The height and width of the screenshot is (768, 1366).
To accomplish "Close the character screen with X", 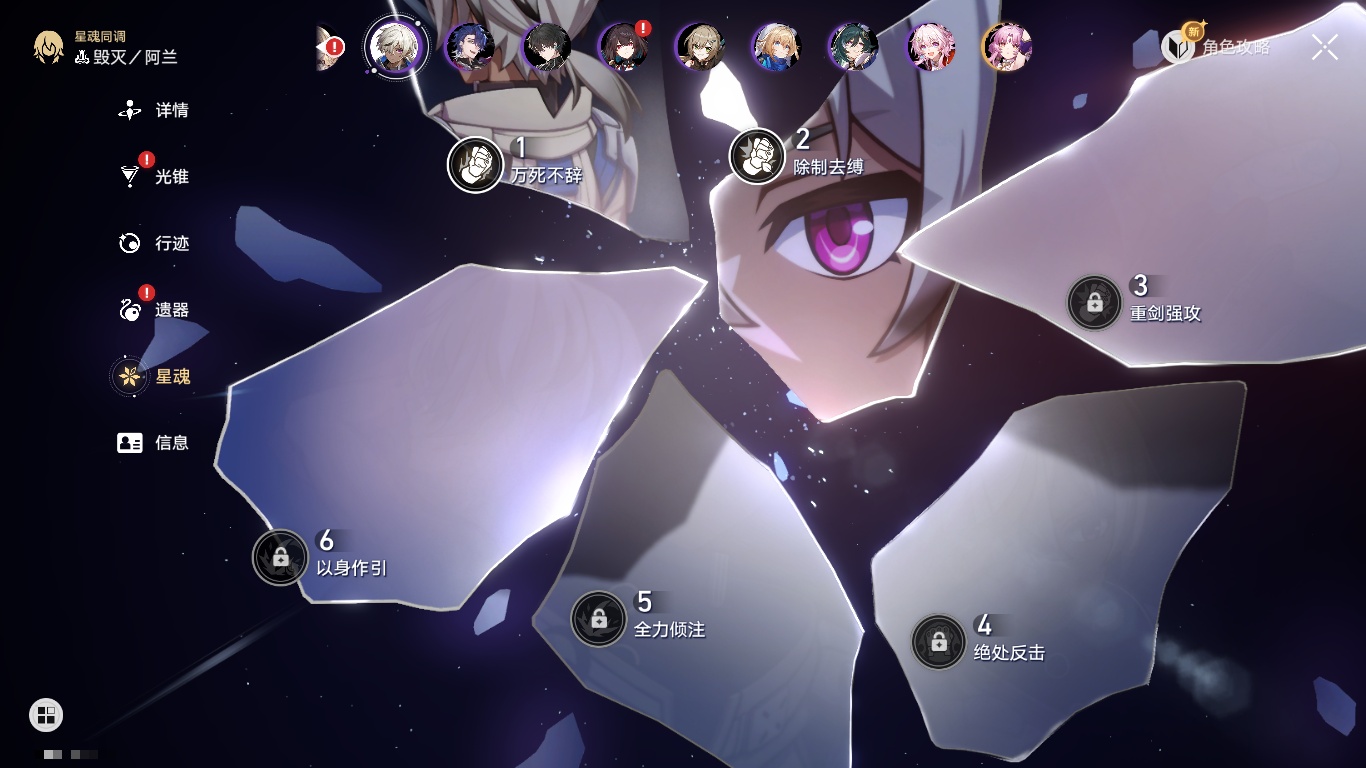I will 1324,47.
